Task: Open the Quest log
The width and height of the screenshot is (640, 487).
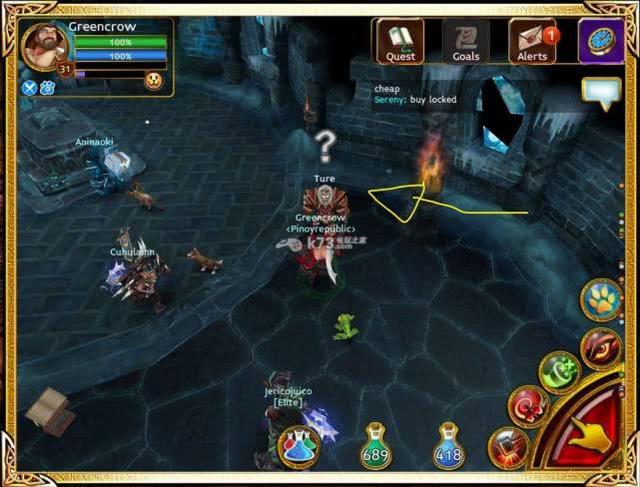Action: click(400, 42)
